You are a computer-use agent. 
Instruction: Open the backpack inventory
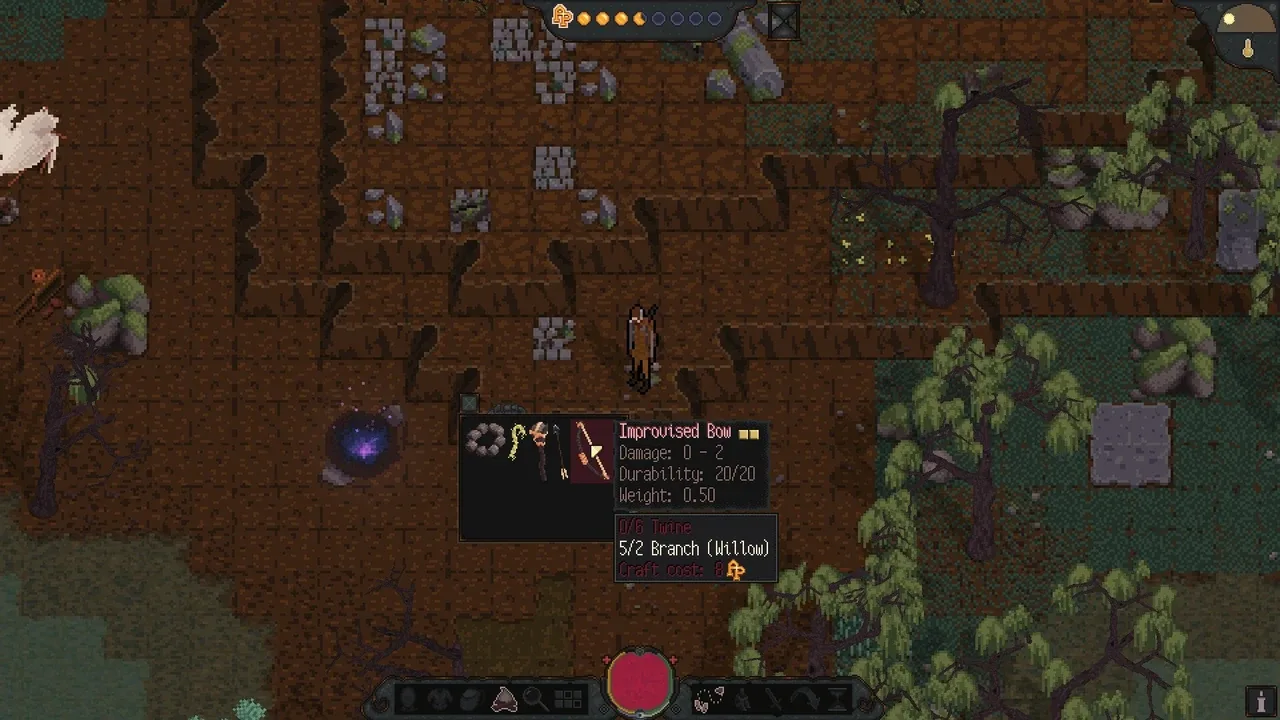(x=471, y=699)
